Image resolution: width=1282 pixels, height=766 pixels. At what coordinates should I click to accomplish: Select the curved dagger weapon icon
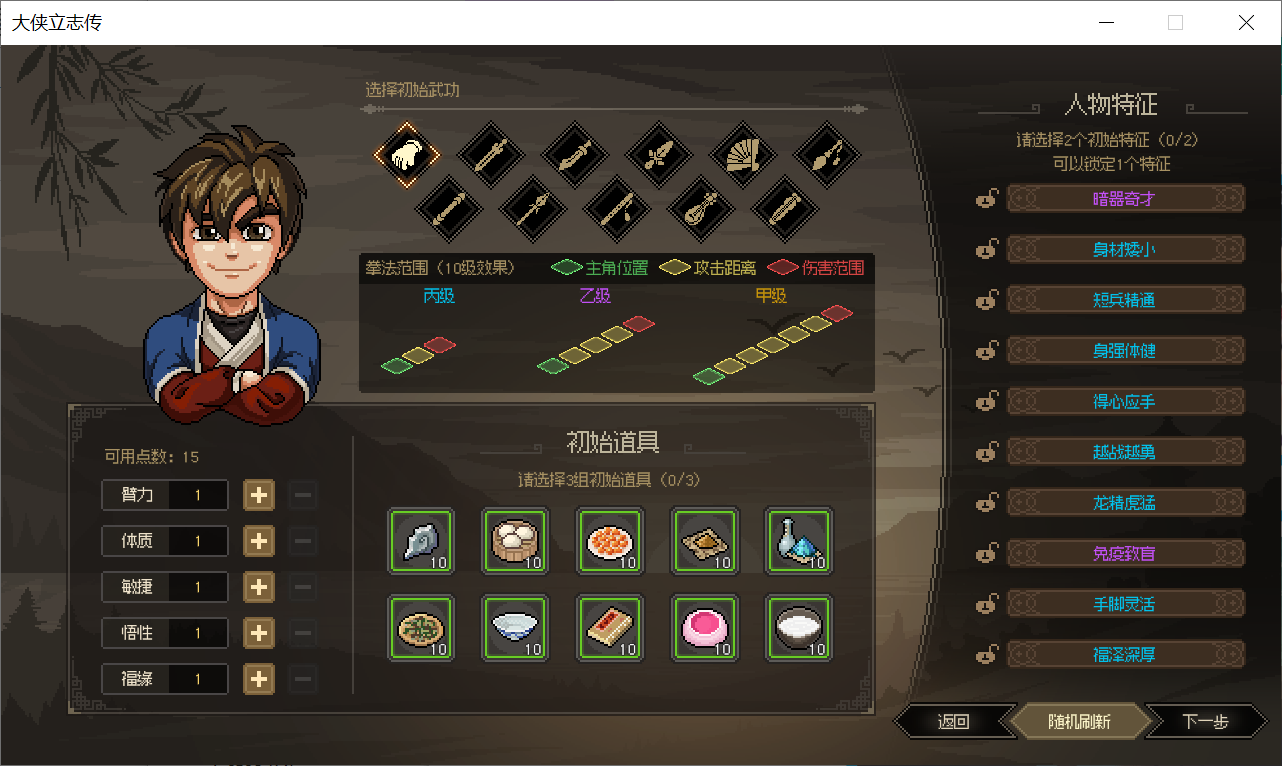pyautogui.click(x=575, y=155)
